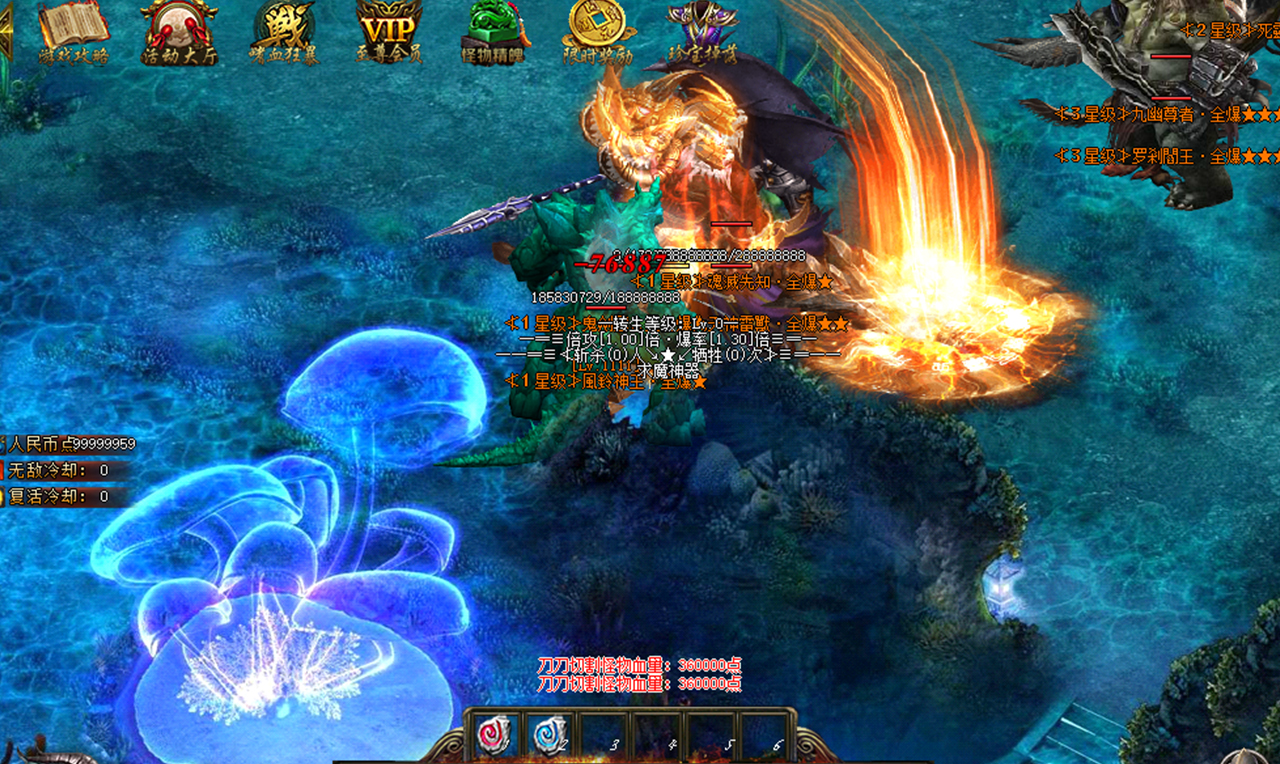
Task: Claim the 限时奖励 gold coin reward
Action: [598, 30]
